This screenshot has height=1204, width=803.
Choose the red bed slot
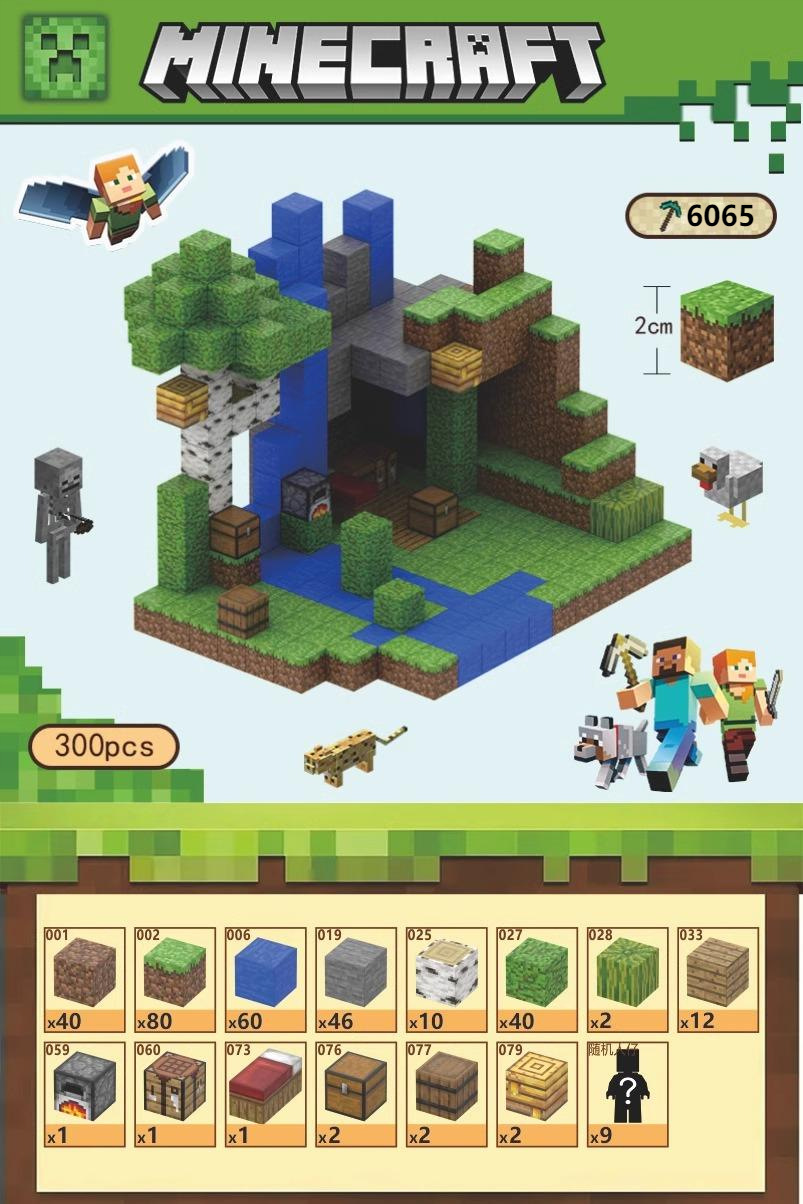pyautogui.click(x=266, y=1094)
